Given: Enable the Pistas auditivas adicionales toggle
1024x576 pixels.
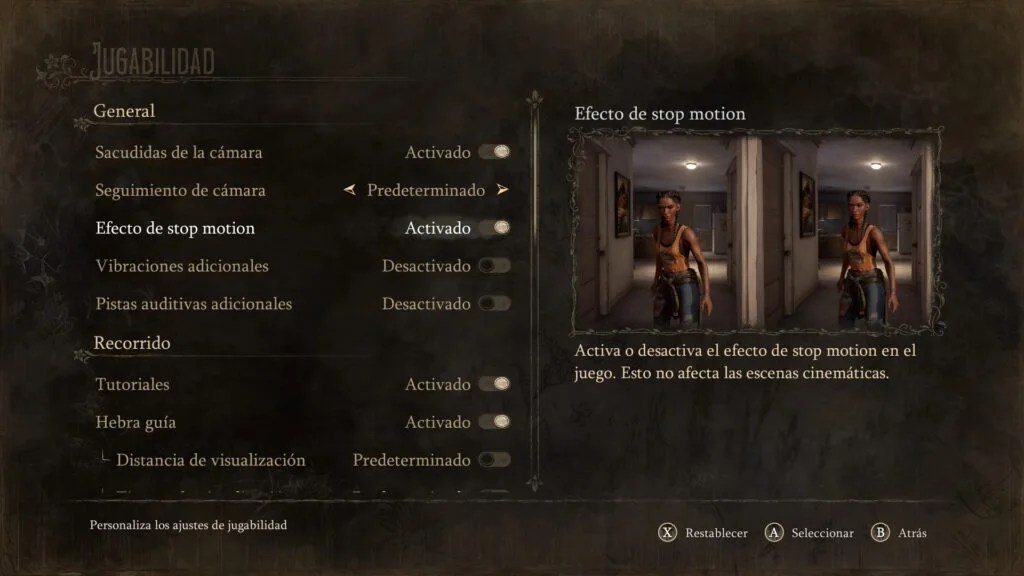Looking at the screenshot, I should click(x=494, y=303).
